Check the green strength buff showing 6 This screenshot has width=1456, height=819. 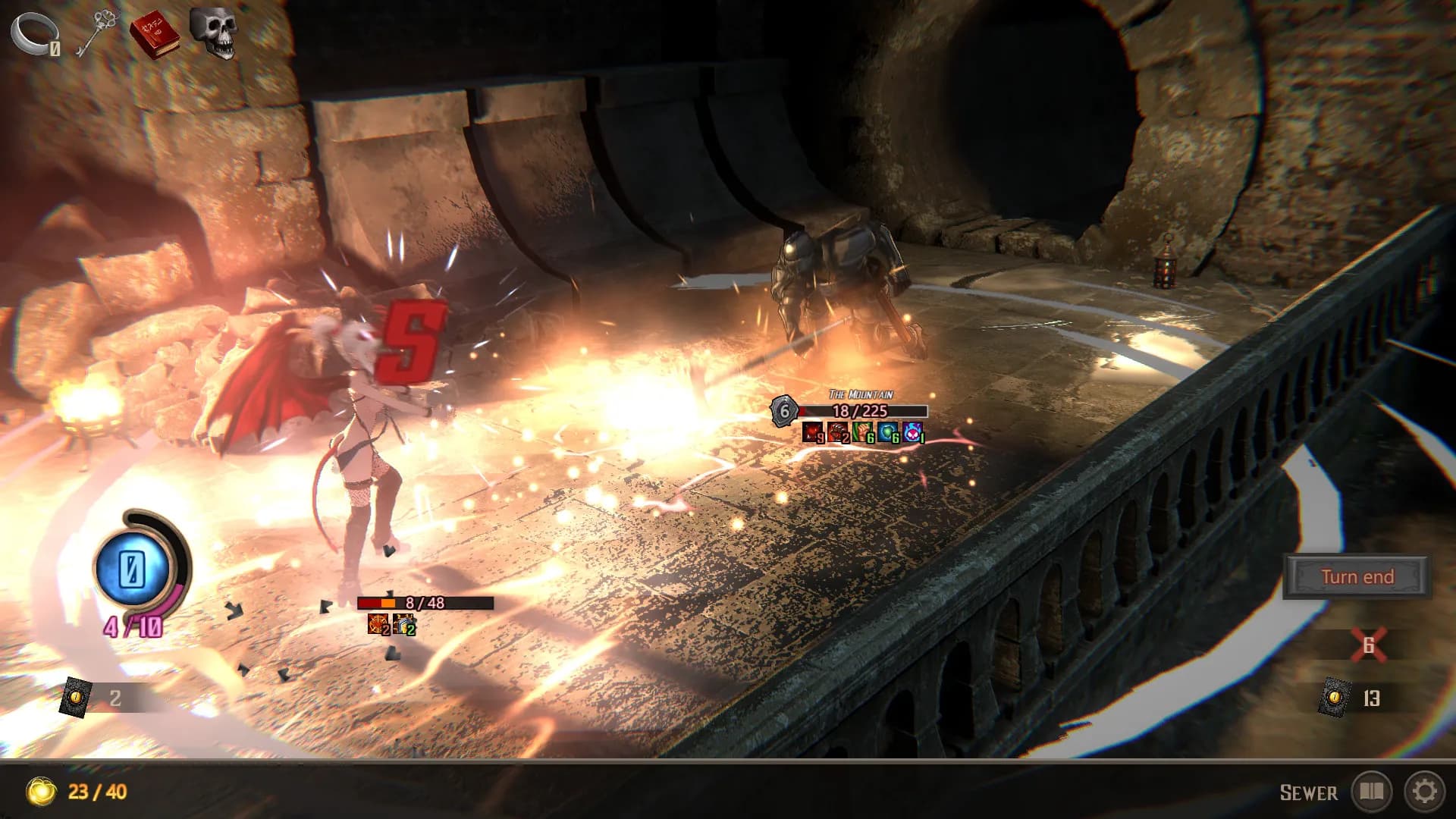pos(861,434)
